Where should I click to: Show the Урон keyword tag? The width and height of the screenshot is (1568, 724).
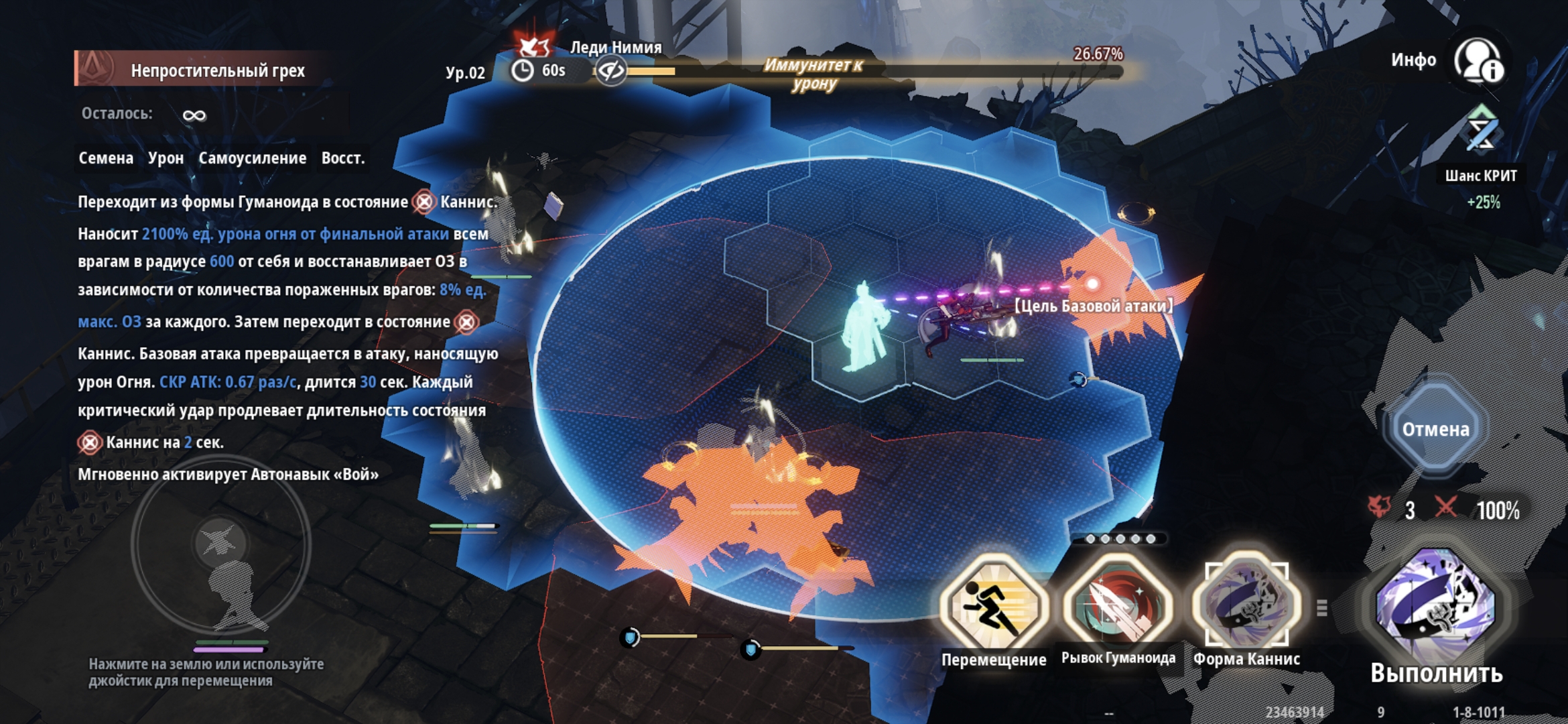(x=166, y=158)
